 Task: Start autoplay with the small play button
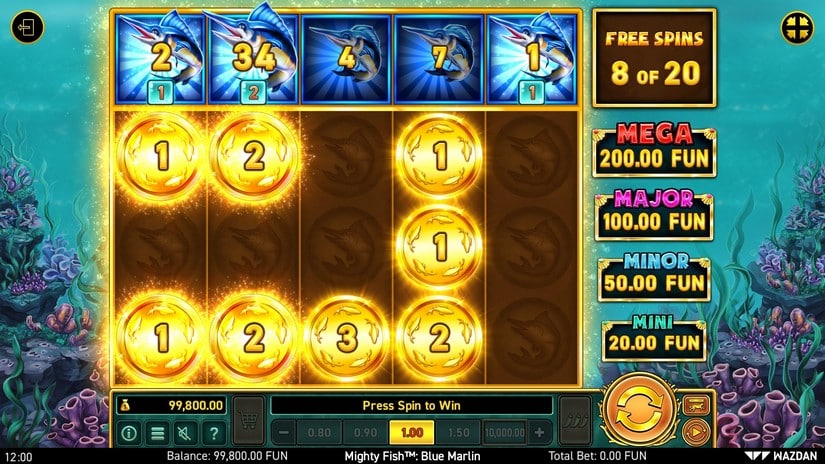pos(697,432)
